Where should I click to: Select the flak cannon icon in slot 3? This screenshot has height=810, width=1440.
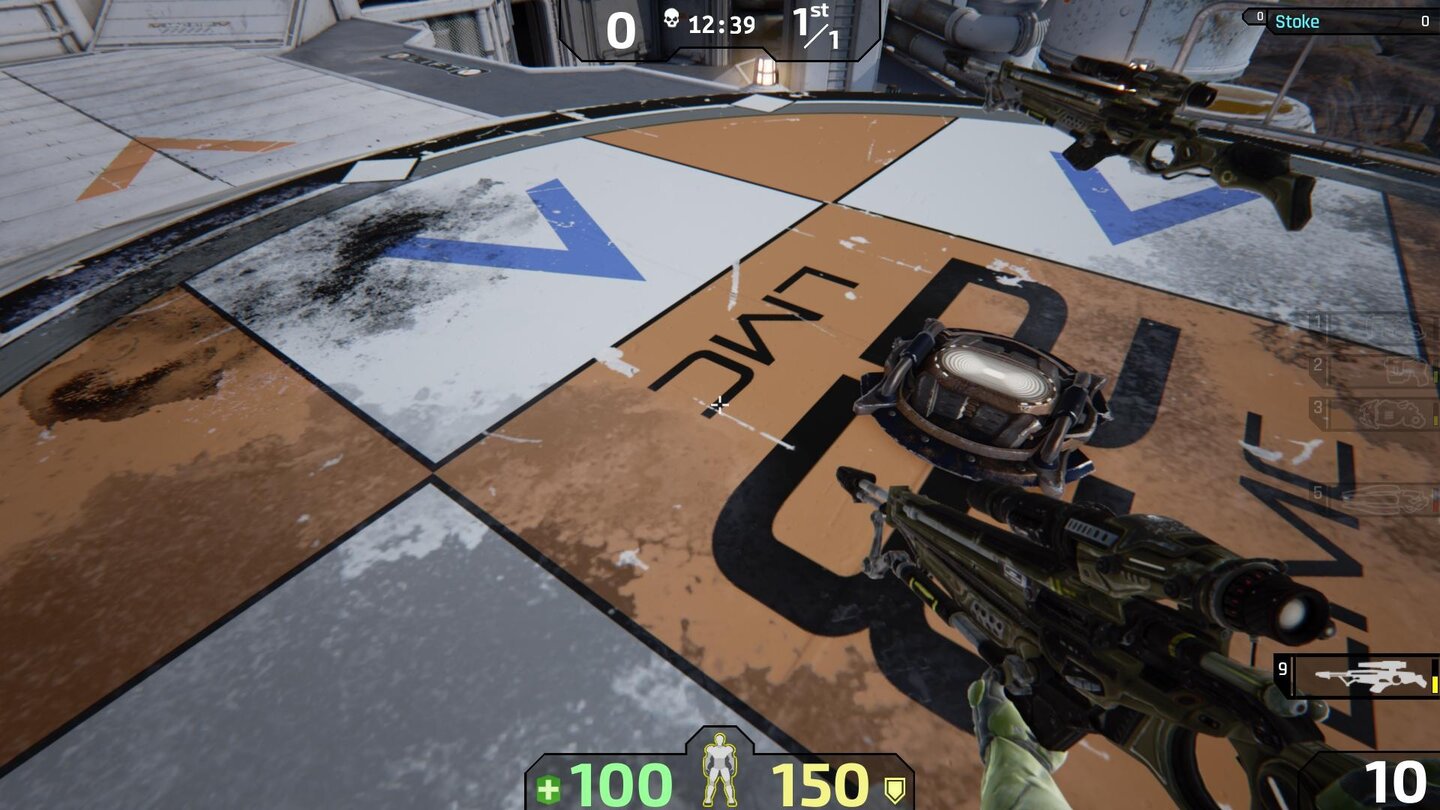1392,414
